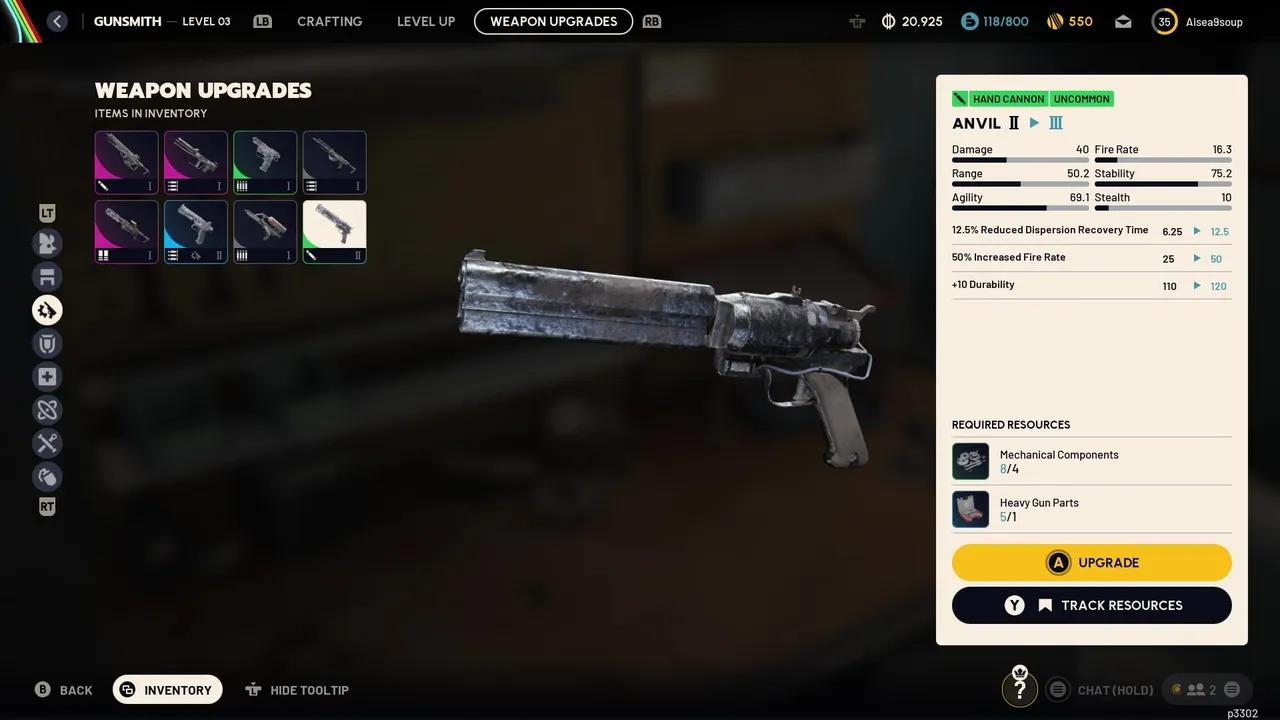Viewport: 1280px width, 720px height.
Task: Open the Inventory button at the bottom
Action: pos(167,690)
